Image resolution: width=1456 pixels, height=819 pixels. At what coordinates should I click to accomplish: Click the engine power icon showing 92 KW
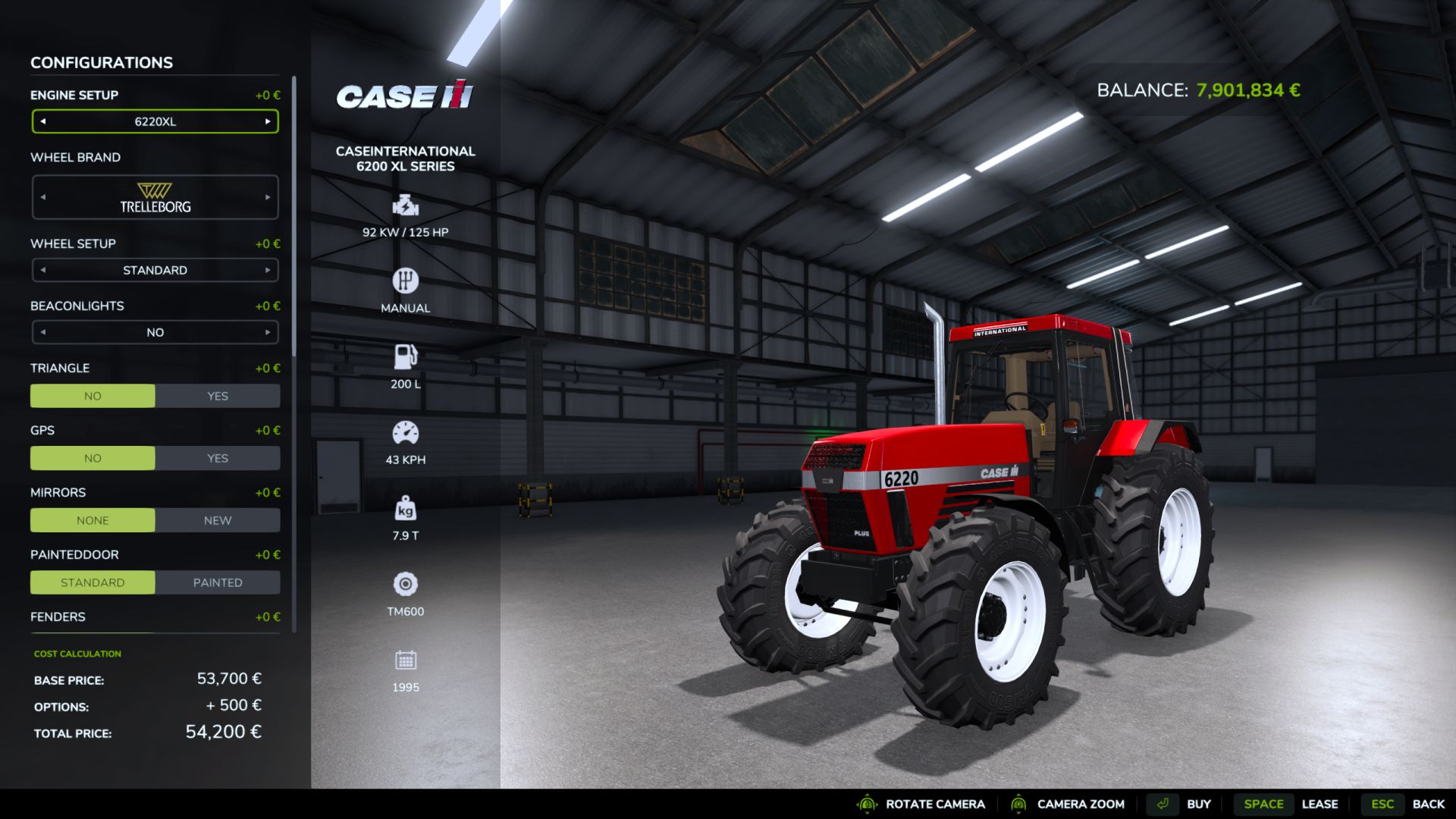[406, 205]
